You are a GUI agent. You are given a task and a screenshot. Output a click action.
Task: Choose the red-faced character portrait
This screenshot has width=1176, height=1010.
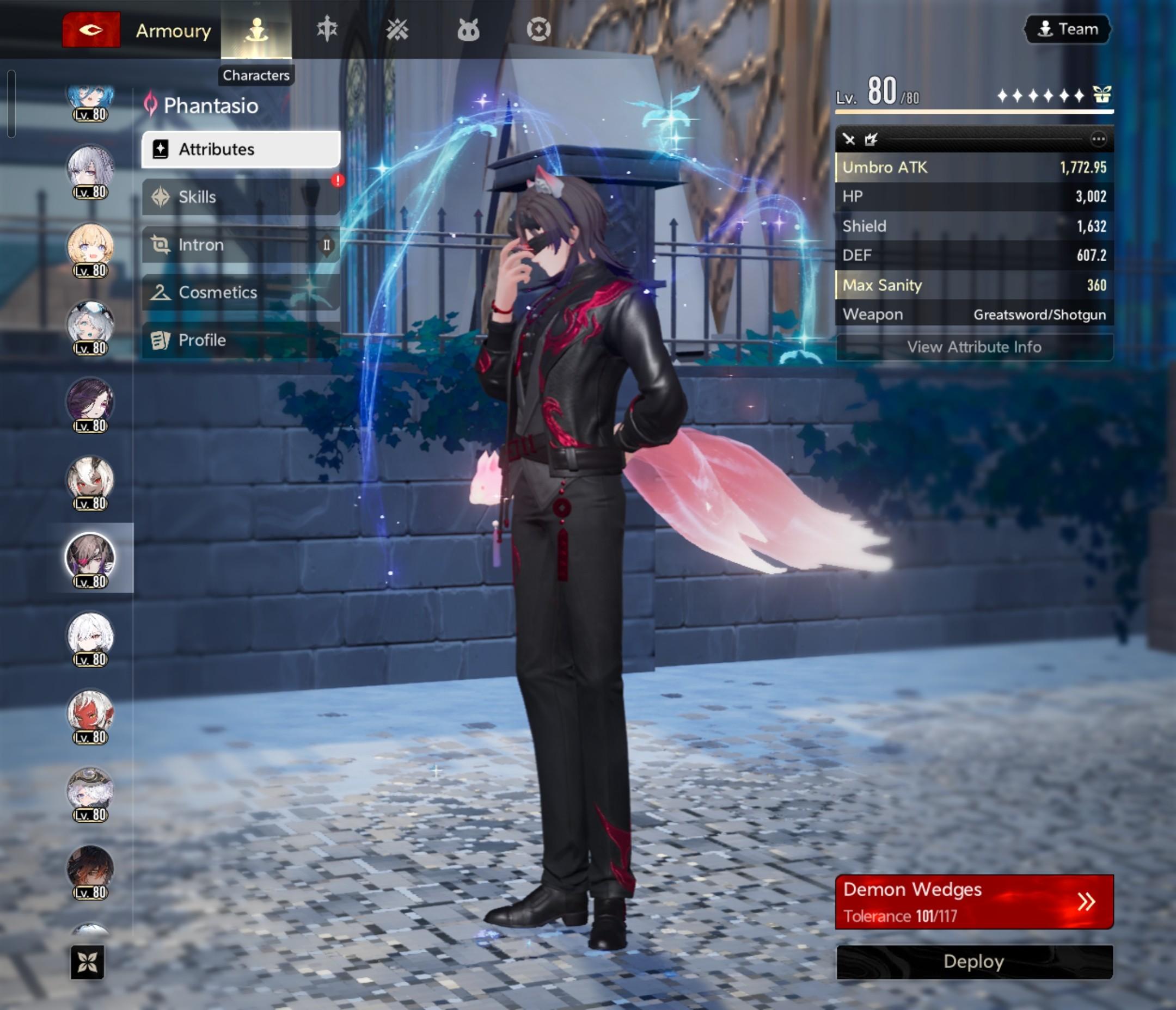(x=90, y=715)
